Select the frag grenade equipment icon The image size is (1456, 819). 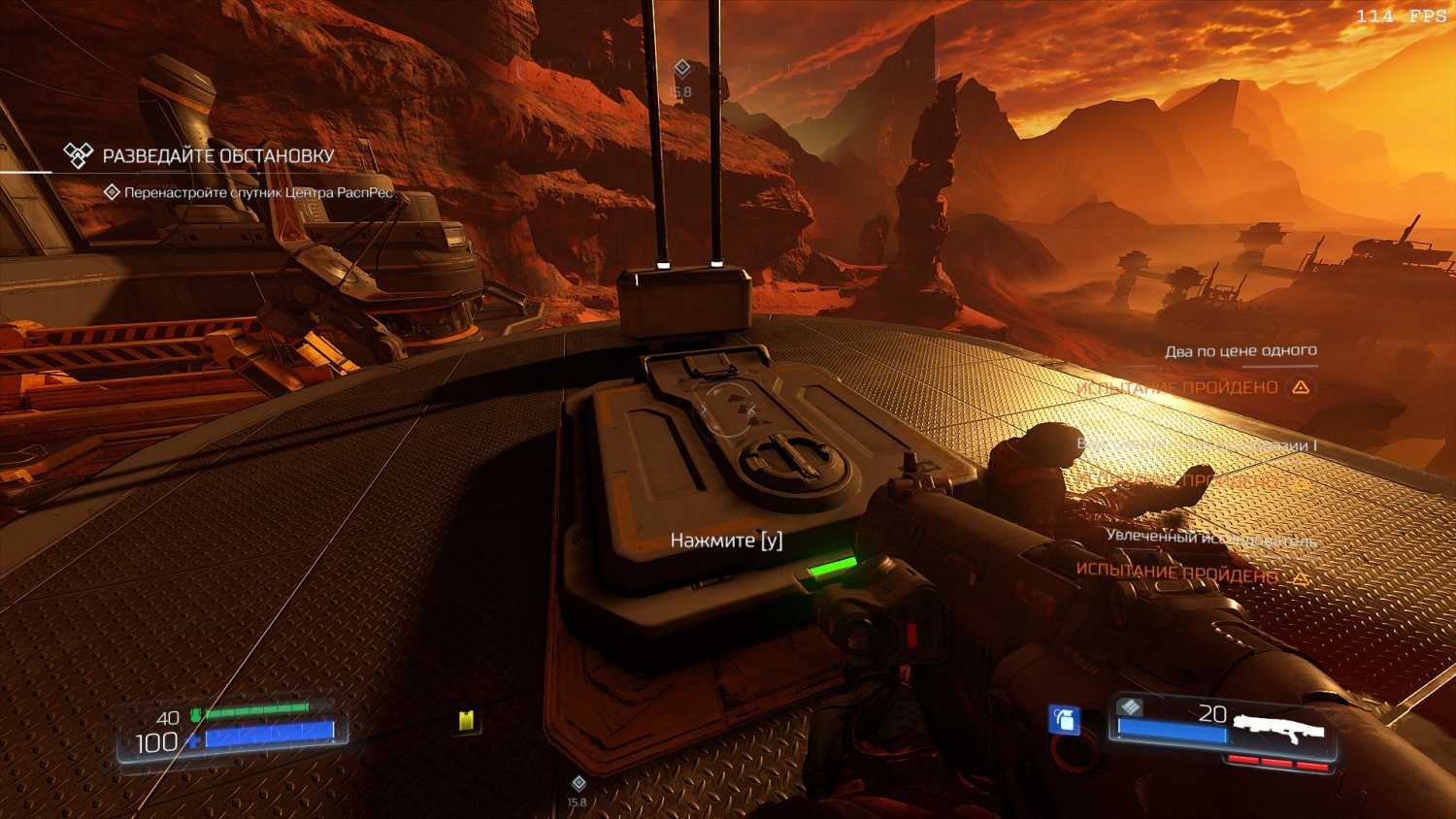[x=1065, y=719]
